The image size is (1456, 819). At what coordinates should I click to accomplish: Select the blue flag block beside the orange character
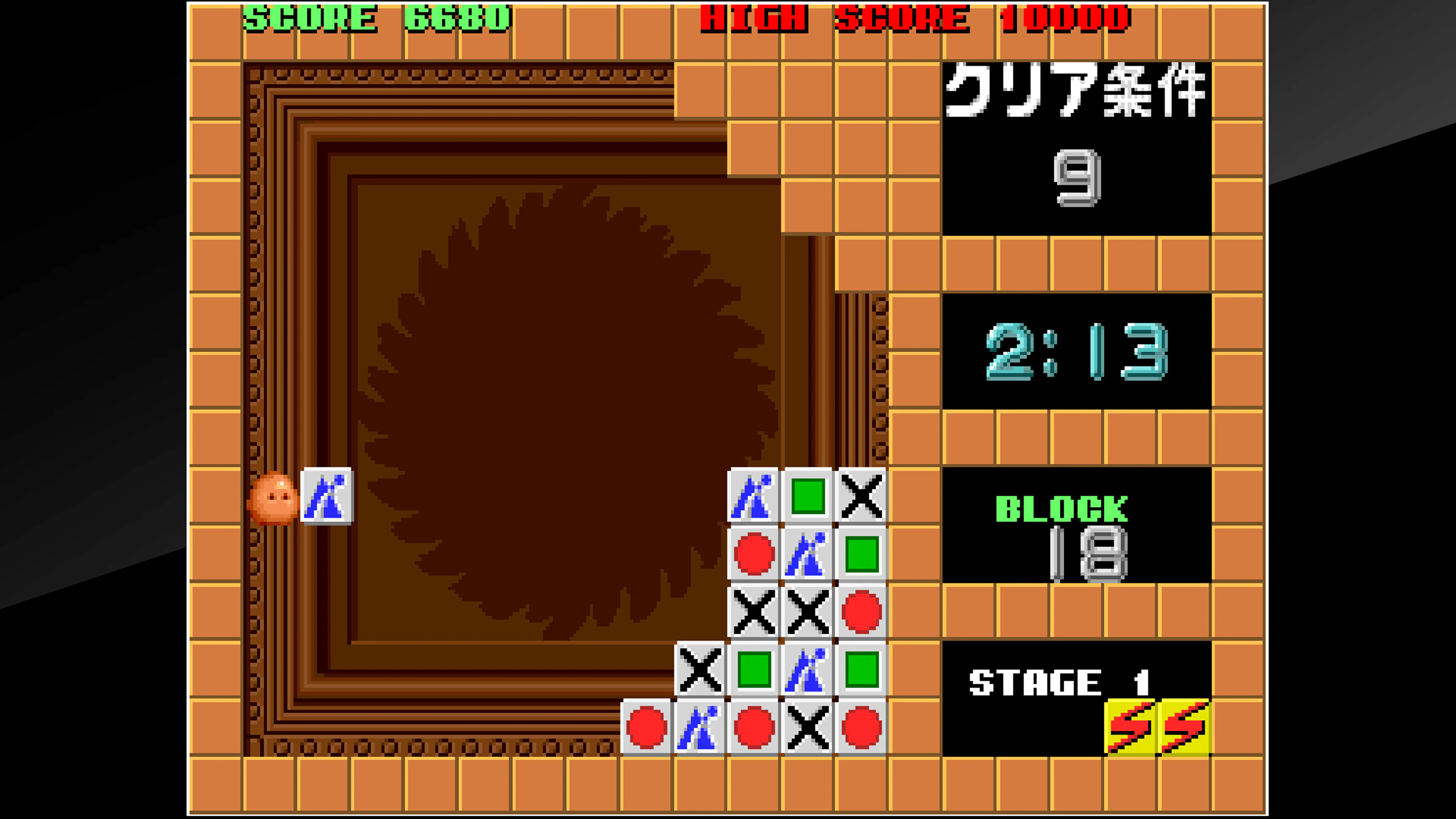click(327, 497)
